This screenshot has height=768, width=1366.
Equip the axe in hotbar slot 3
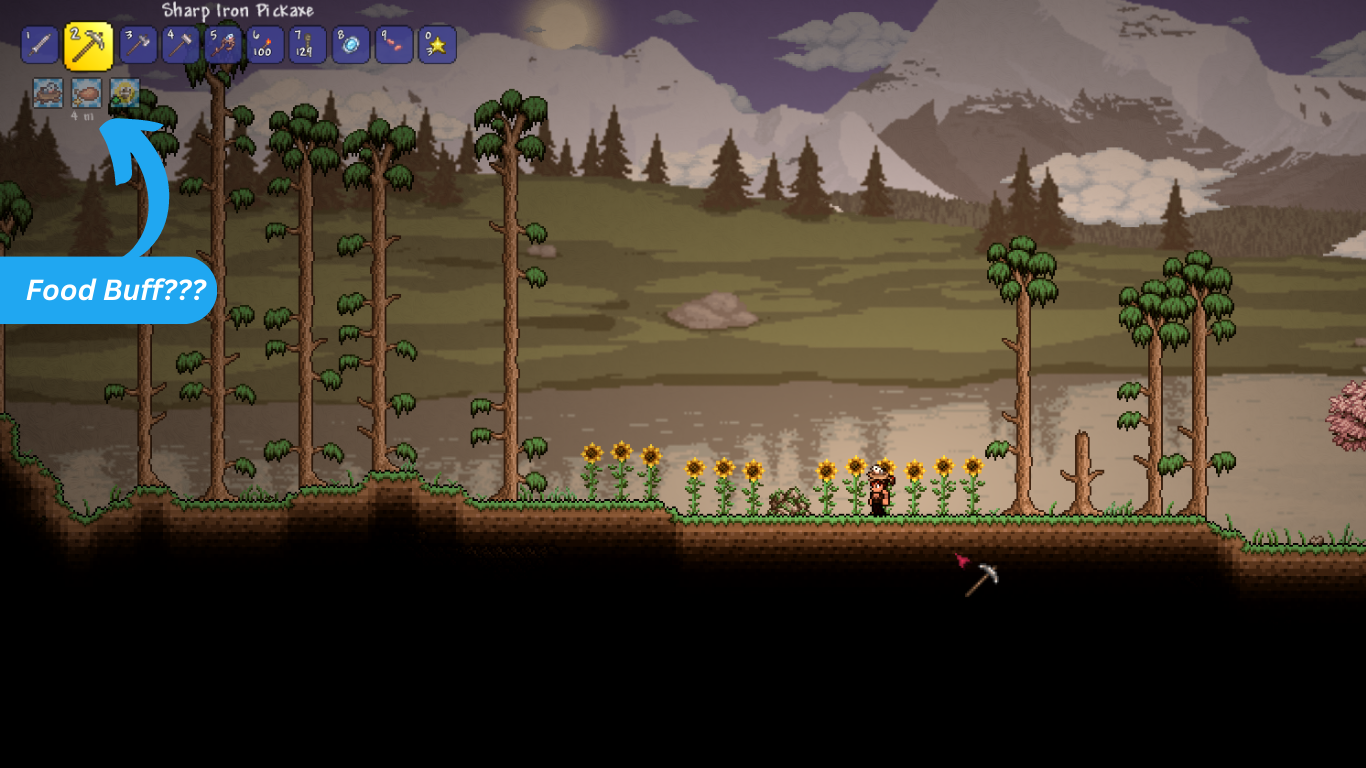[x=138, y=45]
